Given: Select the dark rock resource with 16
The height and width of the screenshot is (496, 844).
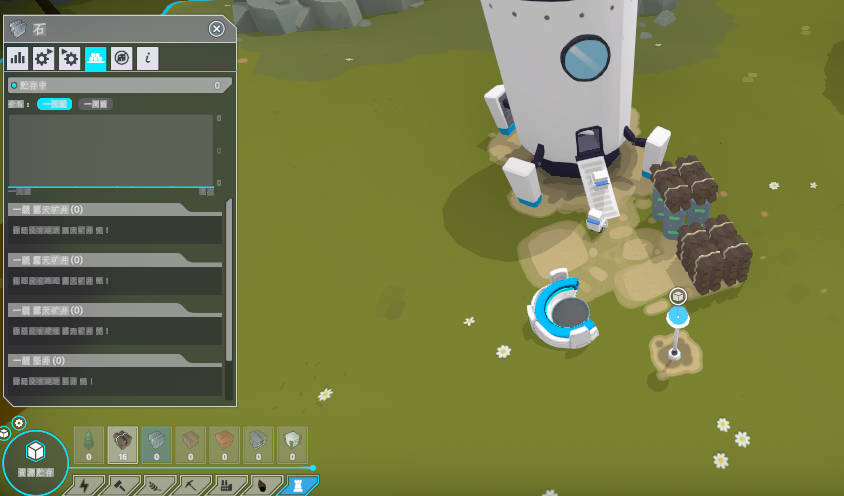Looking at the screenshot, I should (123, 444).
